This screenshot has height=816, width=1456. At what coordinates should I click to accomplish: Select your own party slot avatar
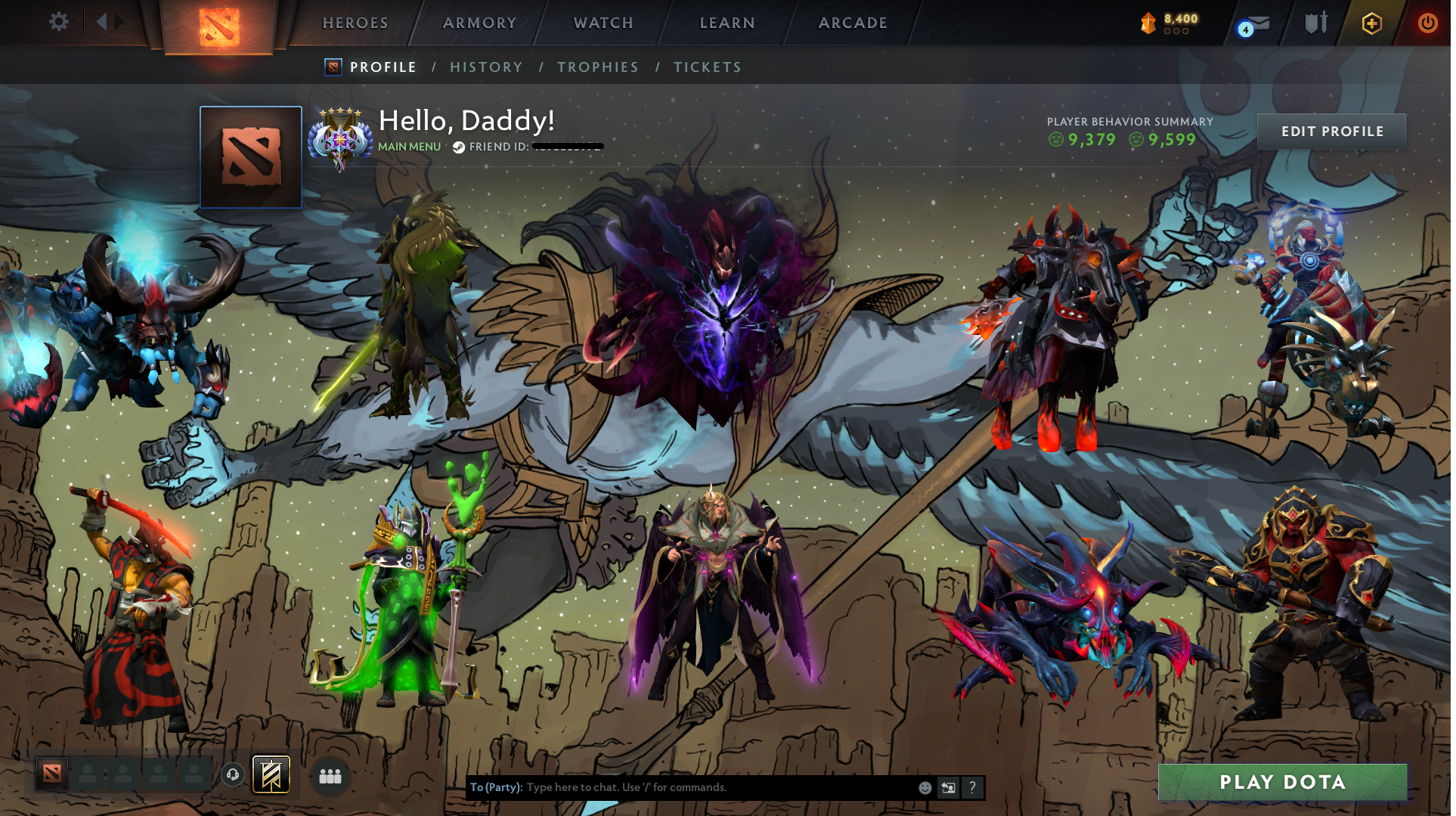tap(51, 774)
